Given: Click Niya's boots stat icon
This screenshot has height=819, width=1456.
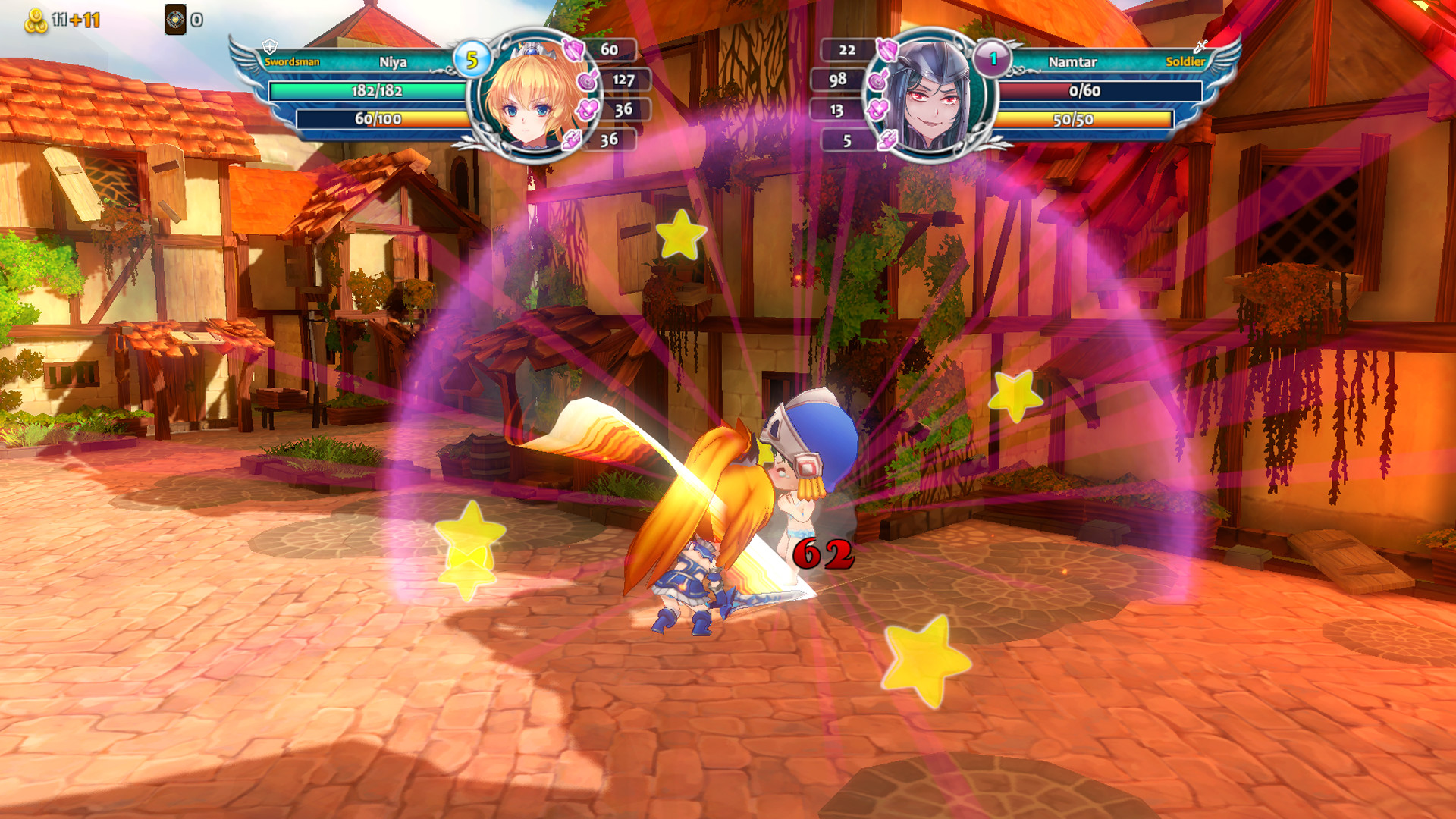Looking at the screenshot, I should [571, 139].
